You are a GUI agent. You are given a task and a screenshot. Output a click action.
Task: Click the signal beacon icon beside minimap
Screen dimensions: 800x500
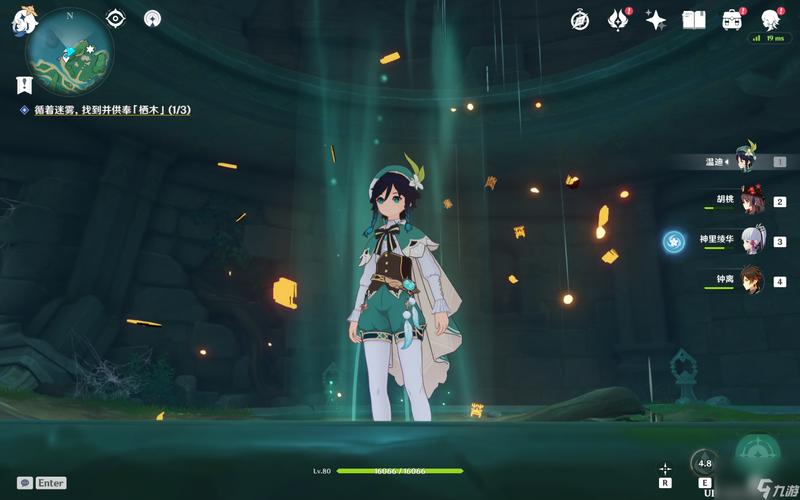[152, 18]
